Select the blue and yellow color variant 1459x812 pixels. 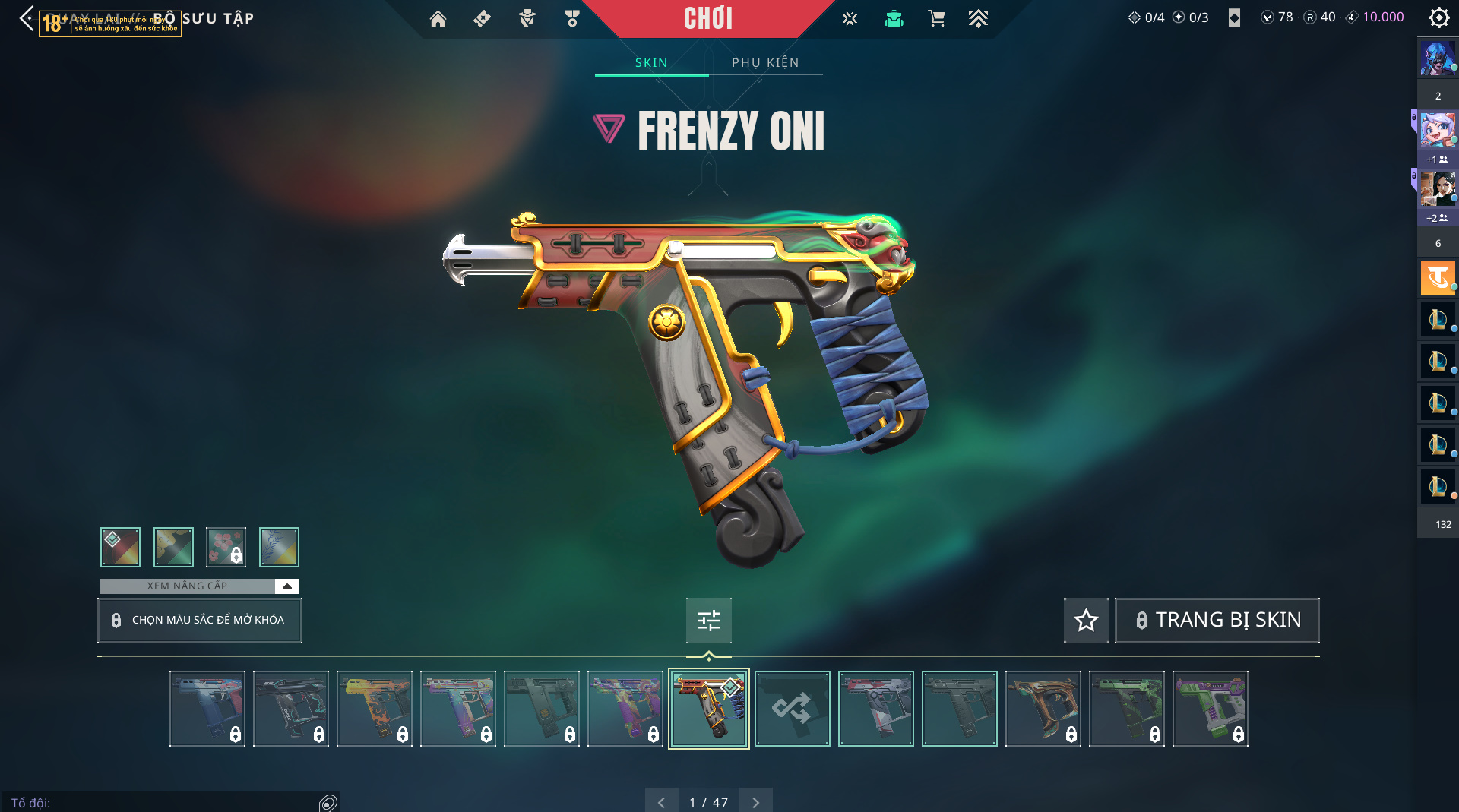click(279, 547)
